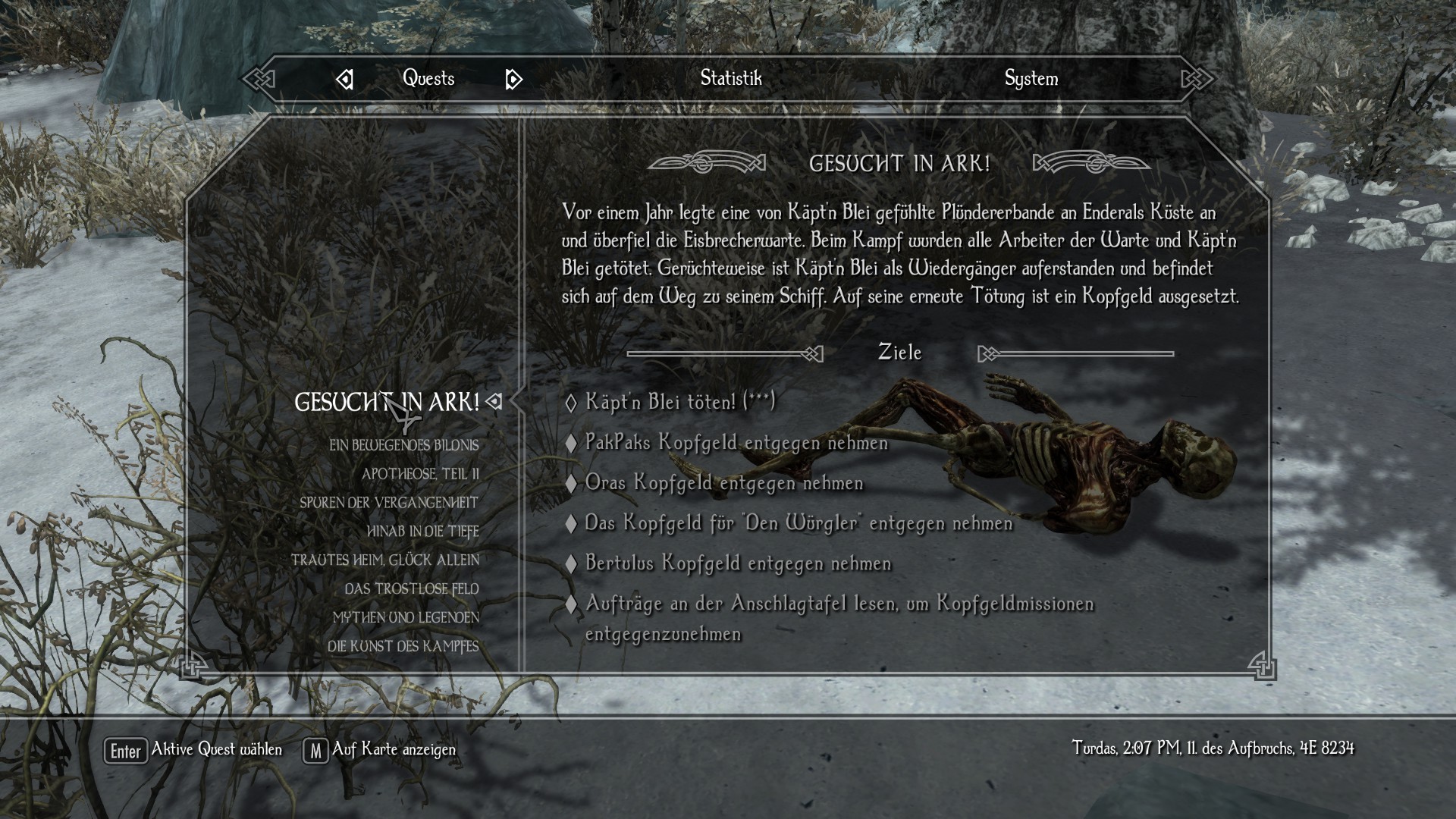
Task: Pick the quest Trautes Heim, Glück allein
Action: click(x=385, y=560)
